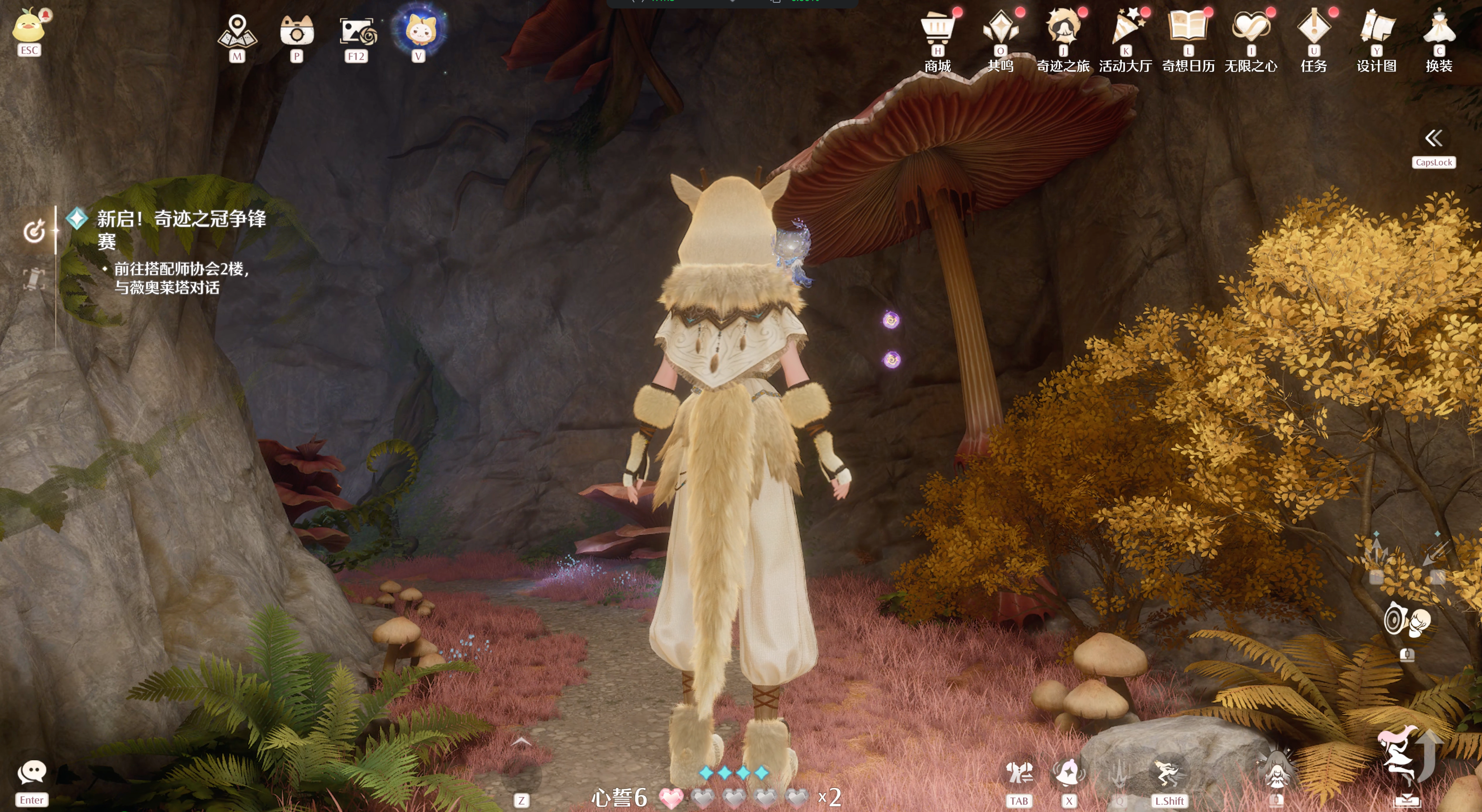The height and width of the screenshot is (812, 1482).
Task: Activate the jump action button
Action: click(x=1405, y=759)
